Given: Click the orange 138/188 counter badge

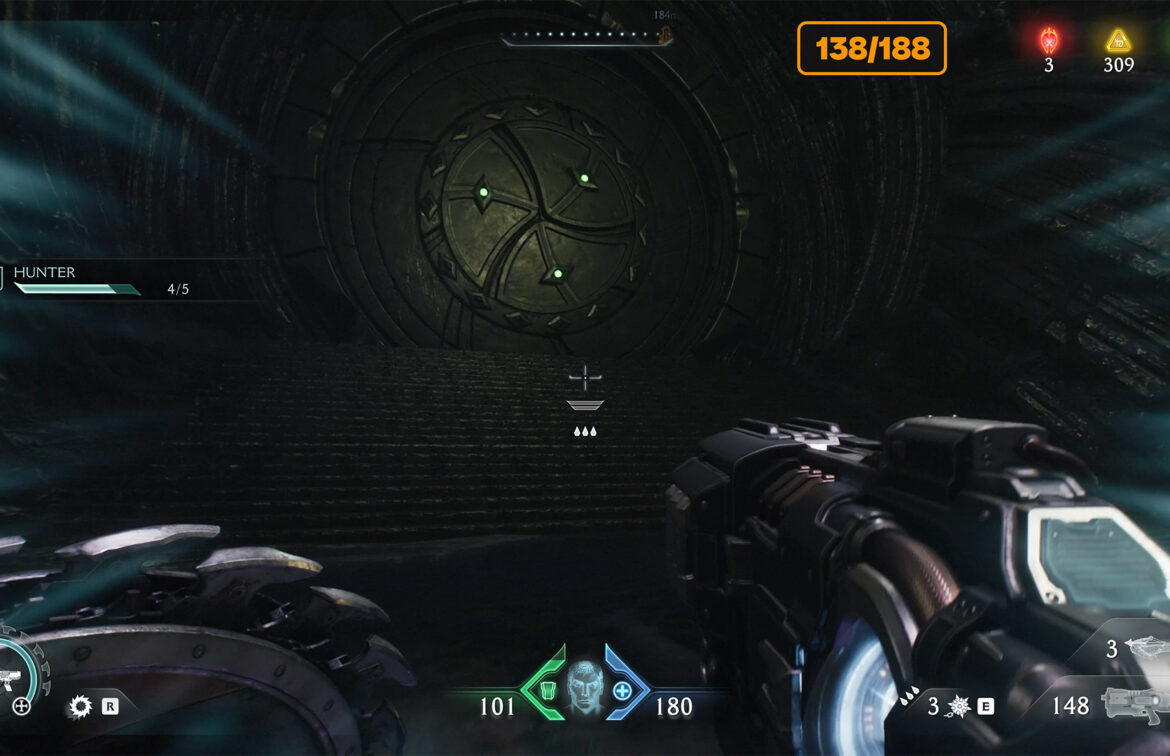Looking at the screenshot, I should click(871, 48).
